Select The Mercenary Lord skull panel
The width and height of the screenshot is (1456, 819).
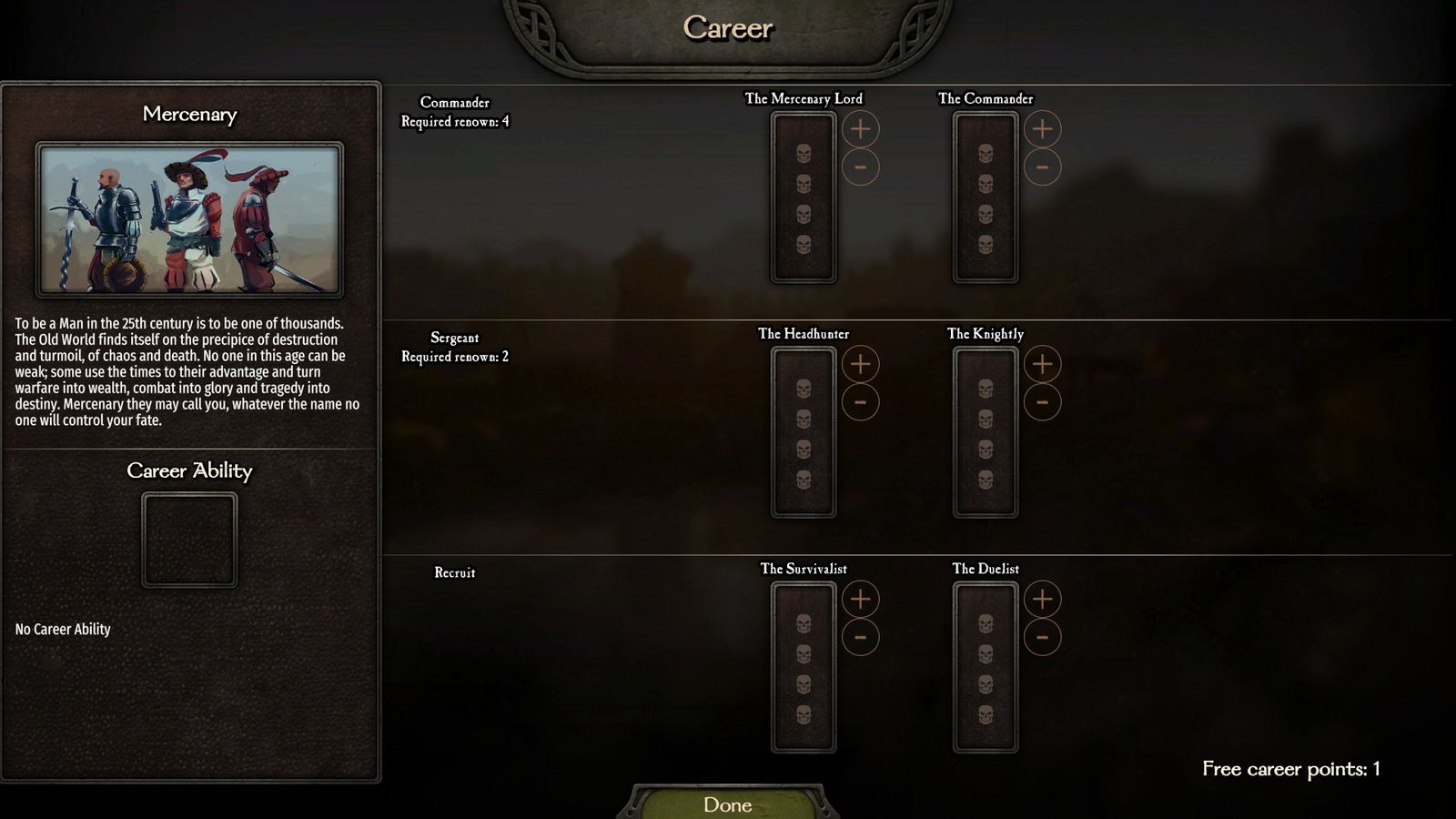click(x=804, y=198)
